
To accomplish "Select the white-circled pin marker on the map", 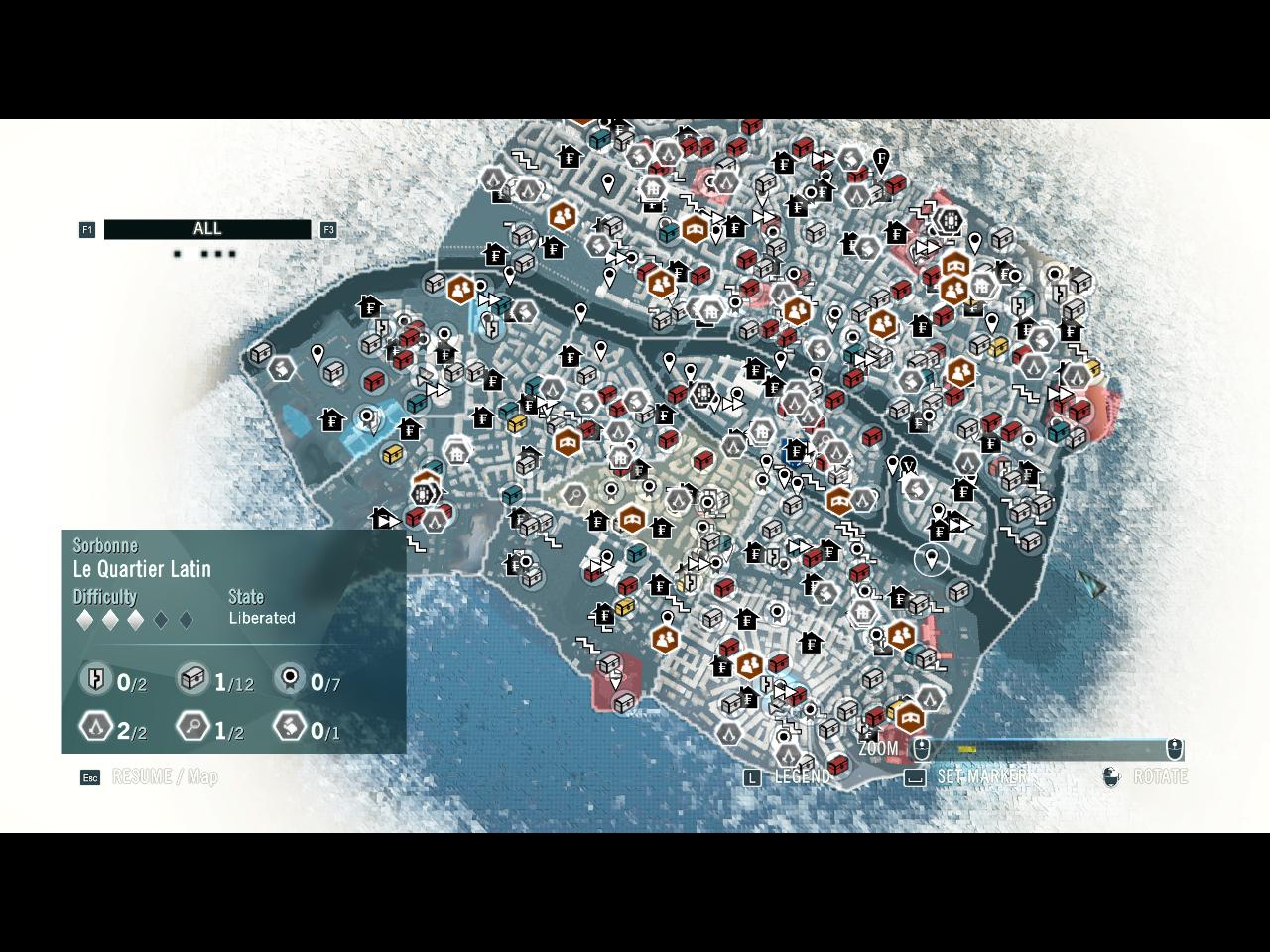I will pos(931,560).
